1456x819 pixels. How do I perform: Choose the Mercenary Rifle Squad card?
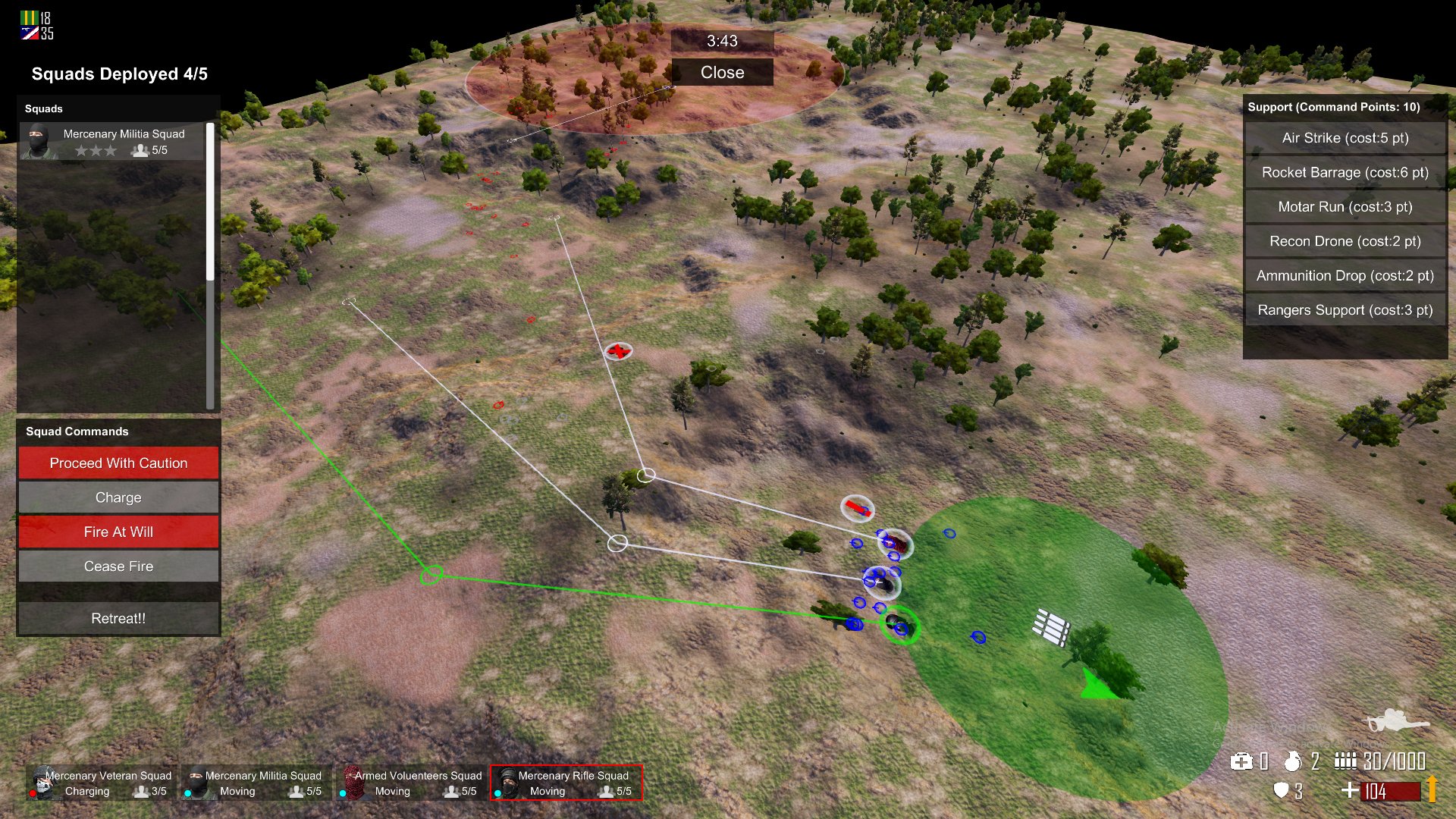pos(566,783)
